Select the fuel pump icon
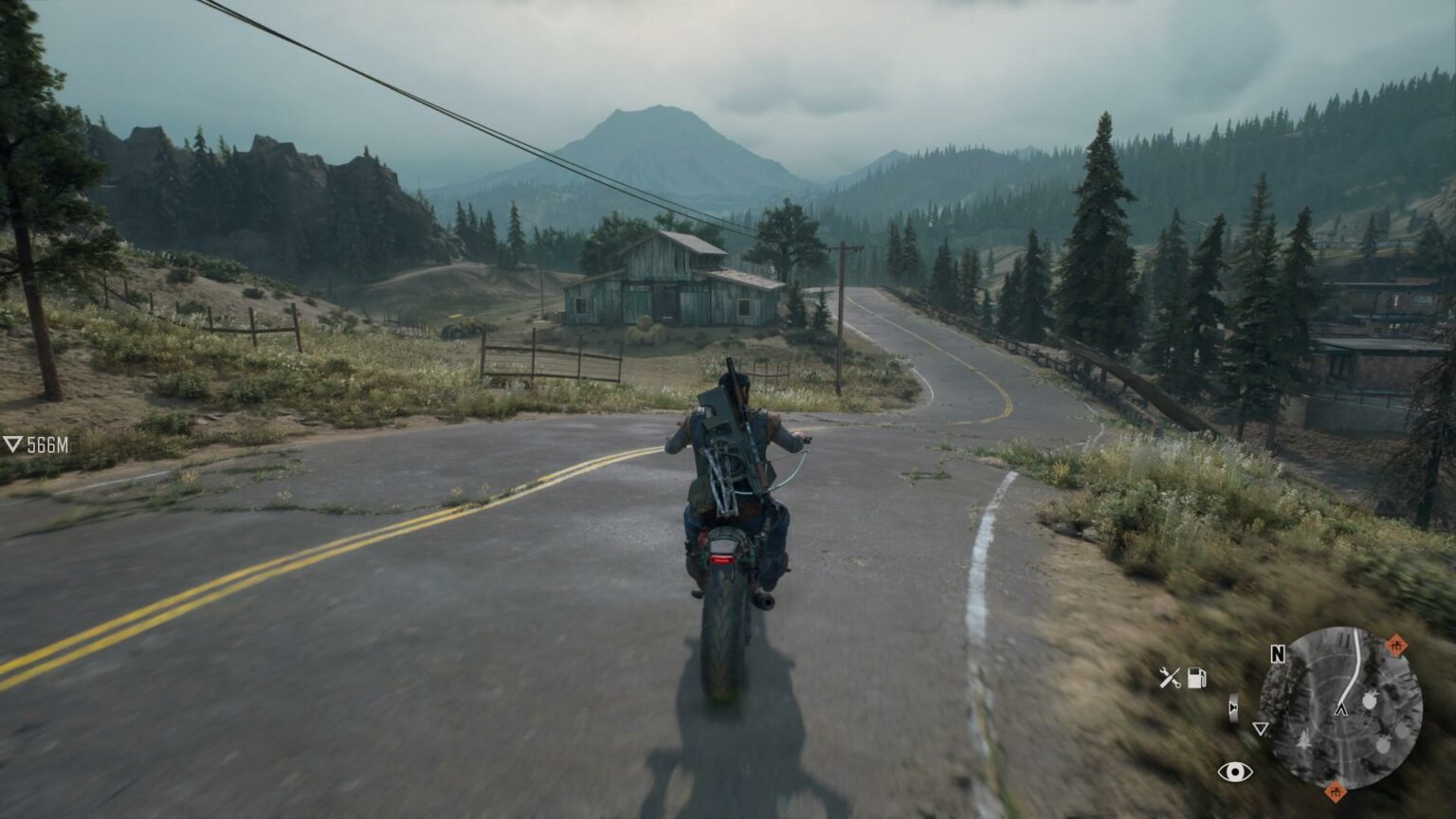This screenshot has width=1456, height=819. point(1197,678)
